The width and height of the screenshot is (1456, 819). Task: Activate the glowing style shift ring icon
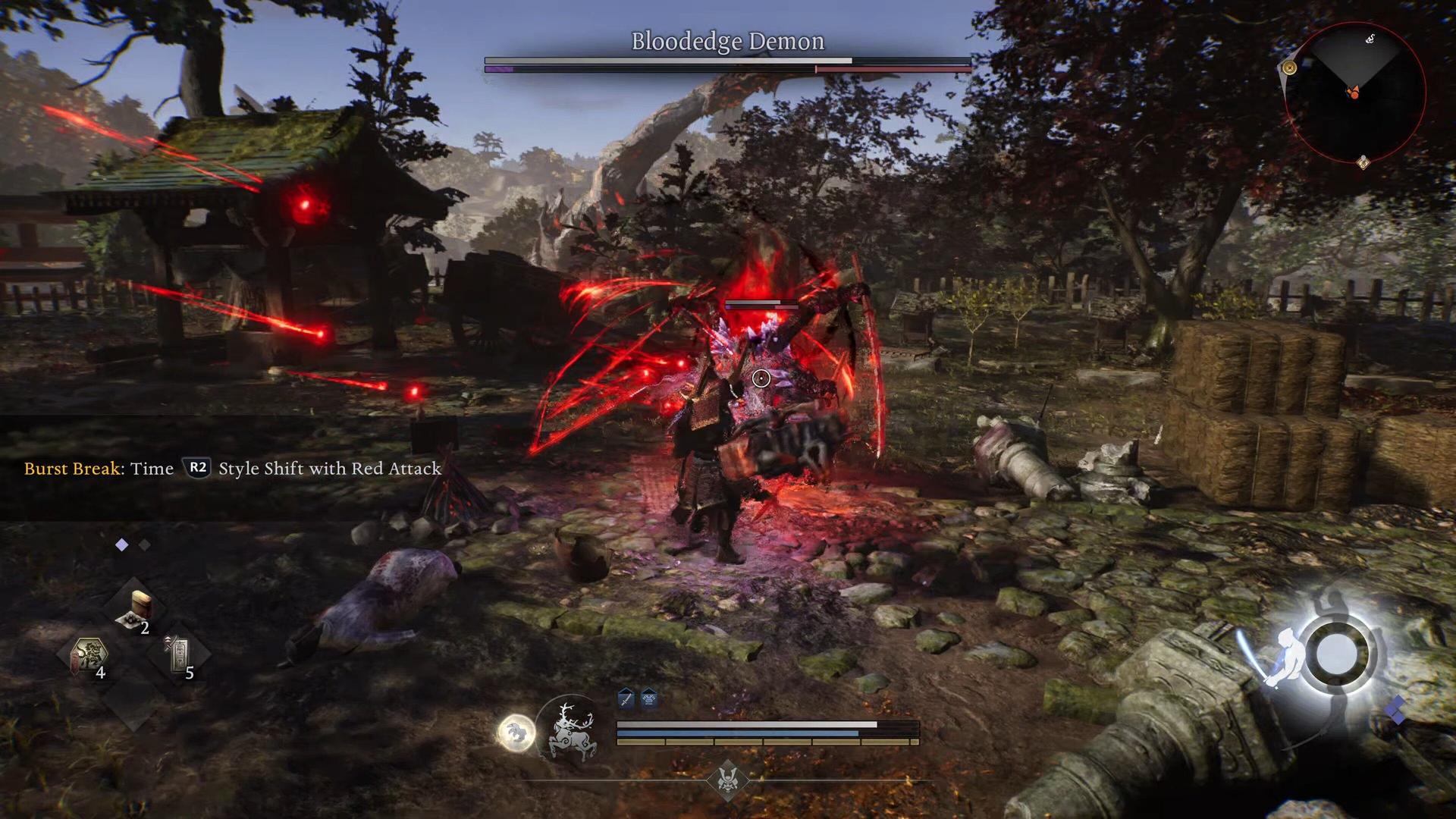click(x=1336, y=654)
